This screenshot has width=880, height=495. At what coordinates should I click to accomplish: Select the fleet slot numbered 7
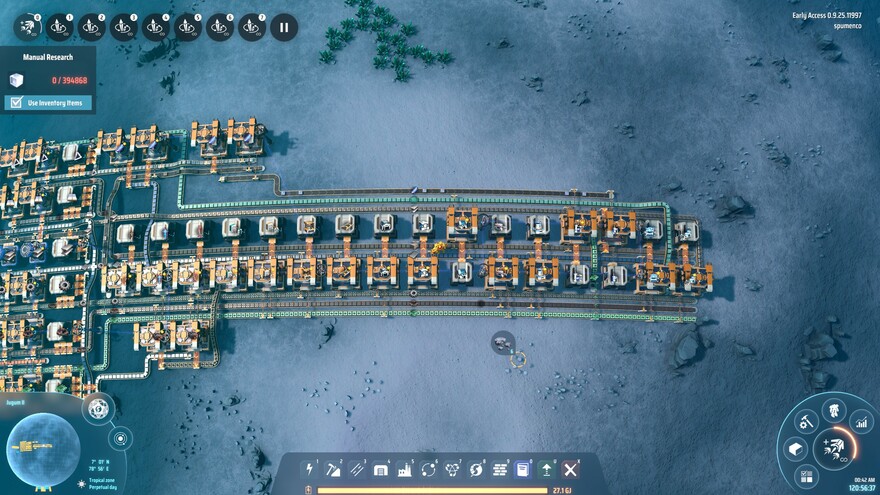pos(251,27)
